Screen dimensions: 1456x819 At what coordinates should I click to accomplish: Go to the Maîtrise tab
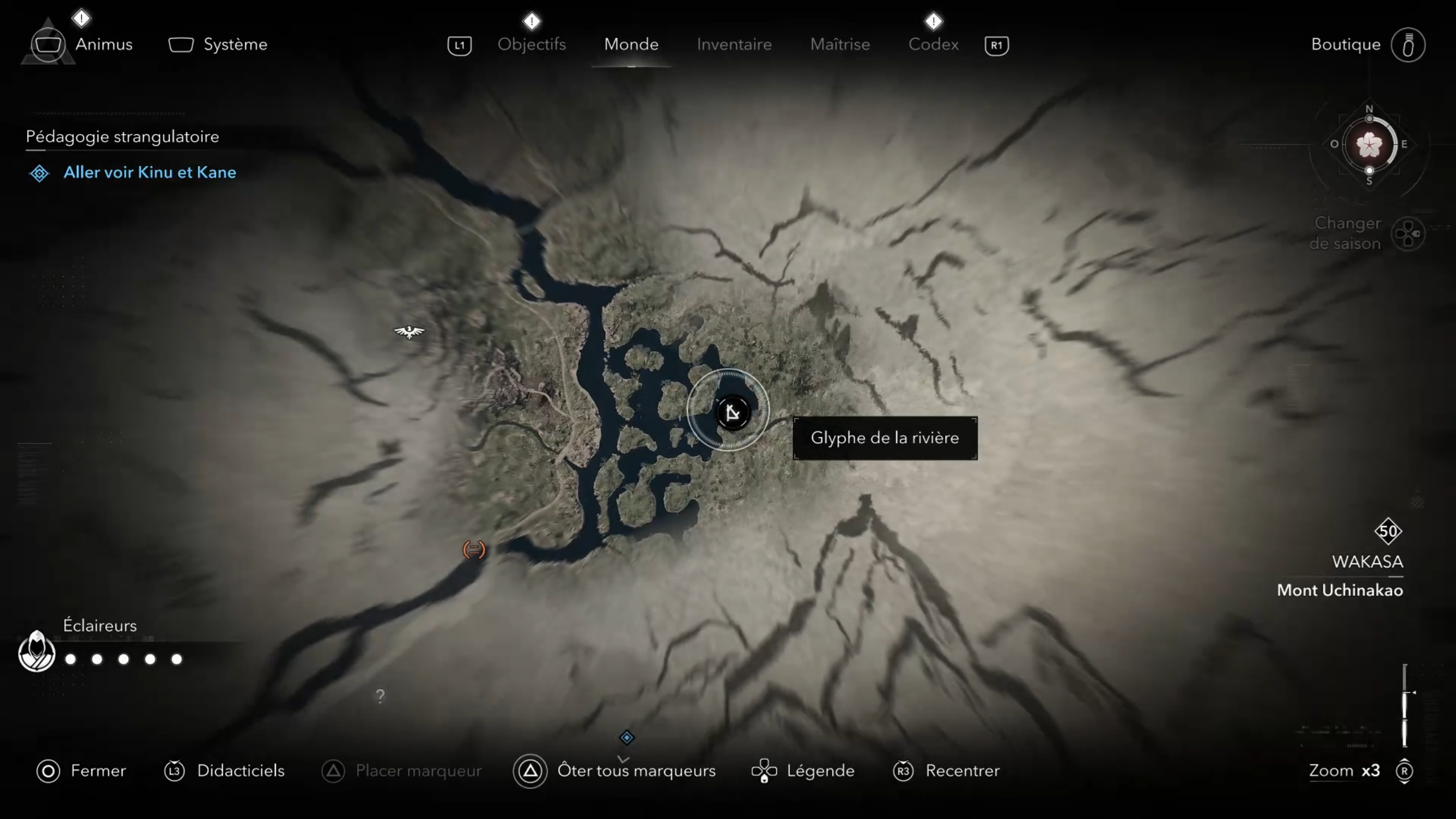[x=840, y=44]
